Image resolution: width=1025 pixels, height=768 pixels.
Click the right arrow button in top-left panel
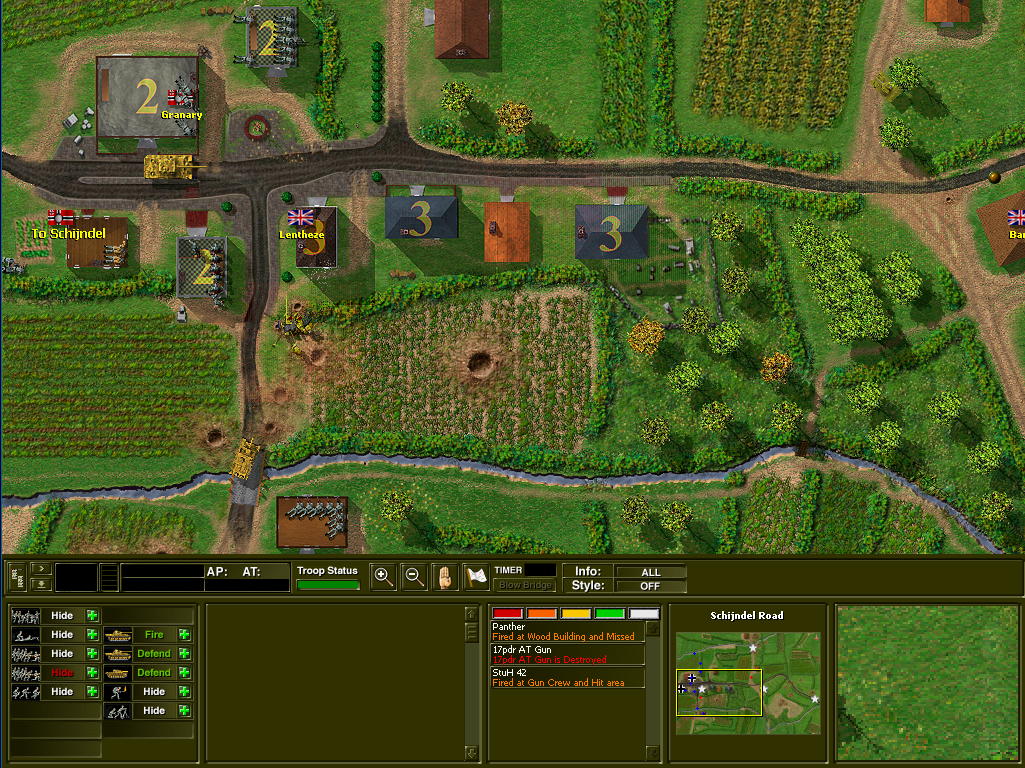(x=41, y=567)
